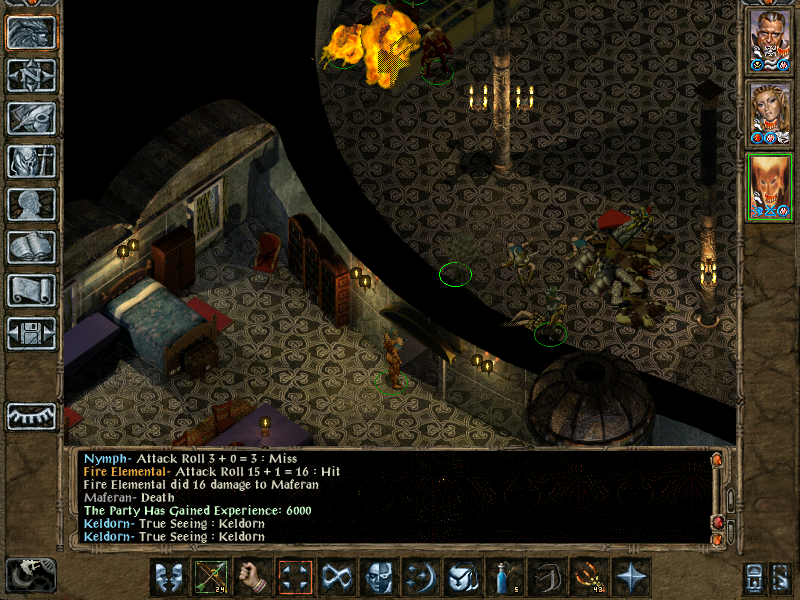Use the blue potion quick item

click(506, 577)
